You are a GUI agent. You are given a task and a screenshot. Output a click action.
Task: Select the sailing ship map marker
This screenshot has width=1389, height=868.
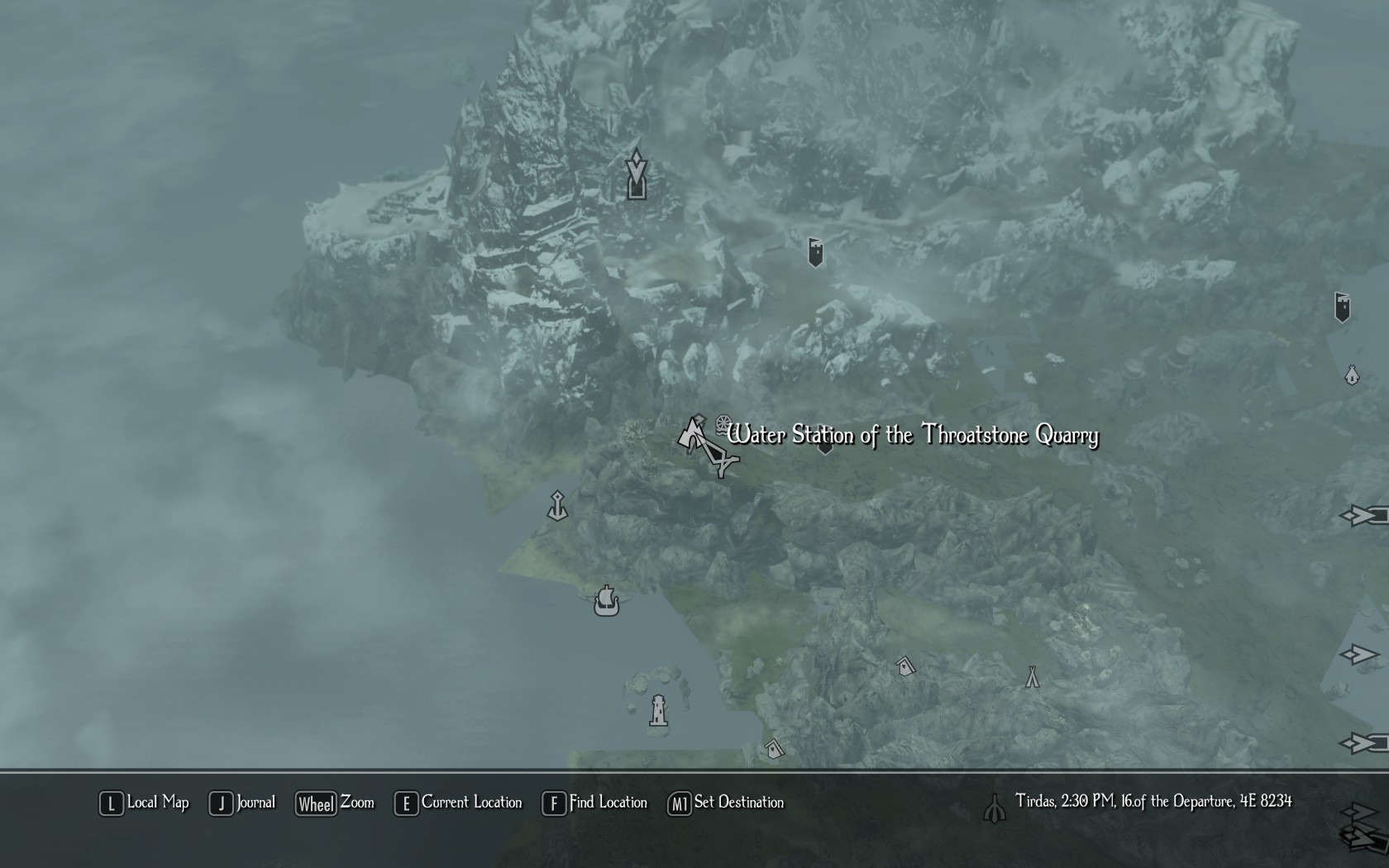click(606, 601)
